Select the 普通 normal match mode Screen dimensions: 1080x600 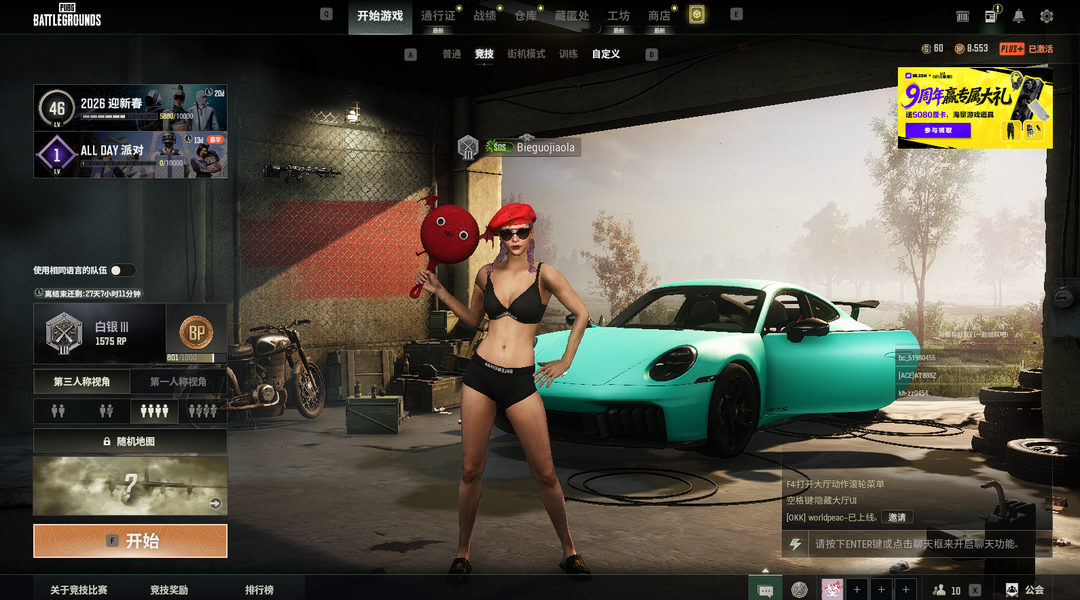click(452, 54)
